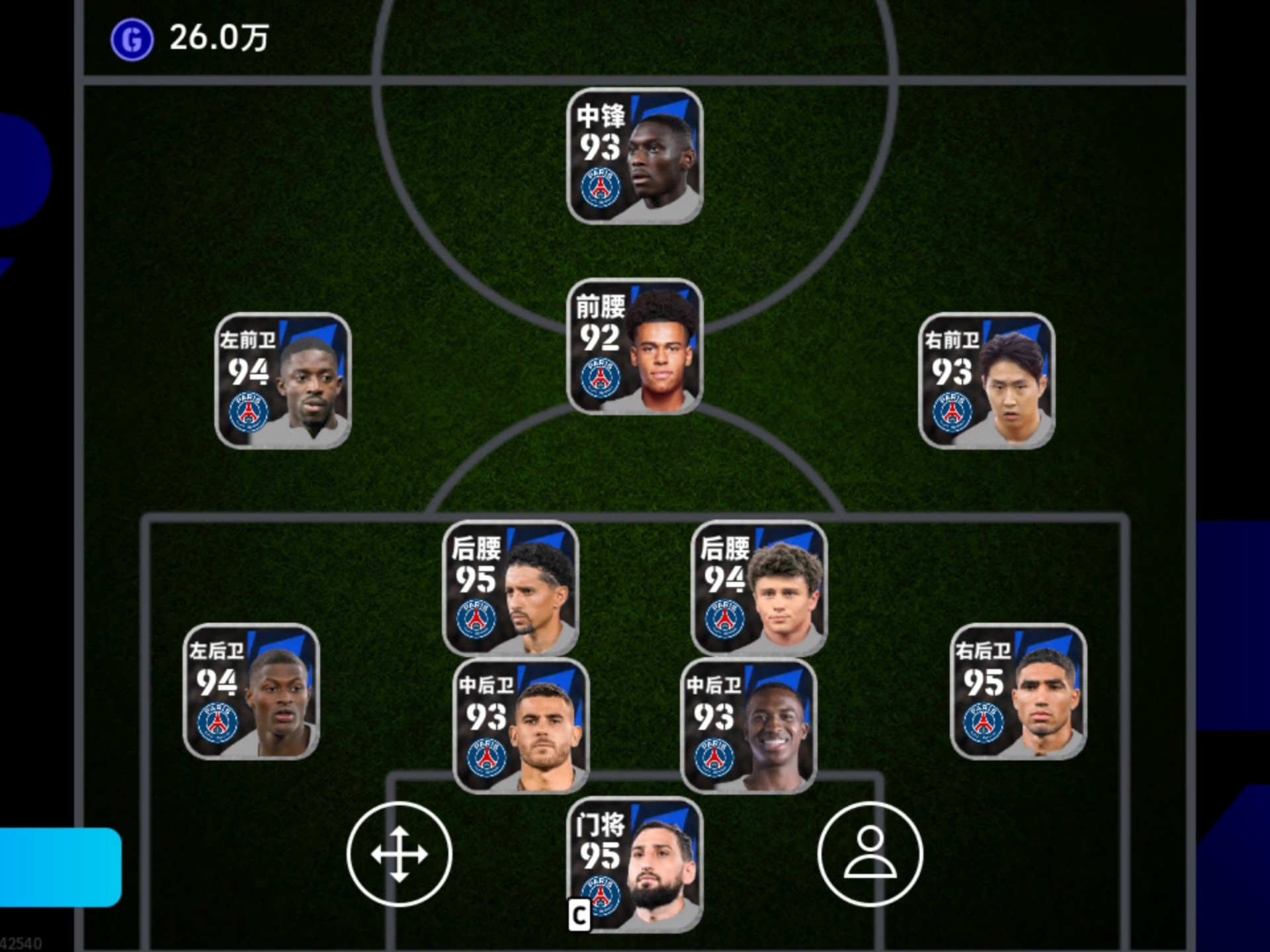1270x952 pixels.
Task: Activate the four-arrow move formation button
Action: click(399, 854)
